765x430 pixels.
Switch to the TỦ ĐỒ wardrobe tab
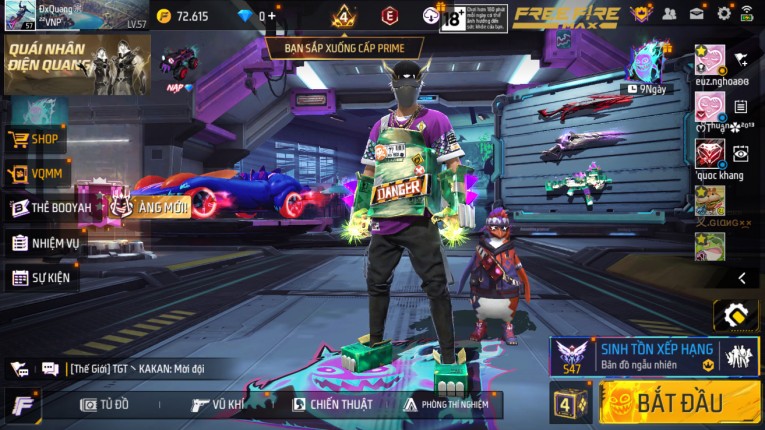(x=105, y=404)
